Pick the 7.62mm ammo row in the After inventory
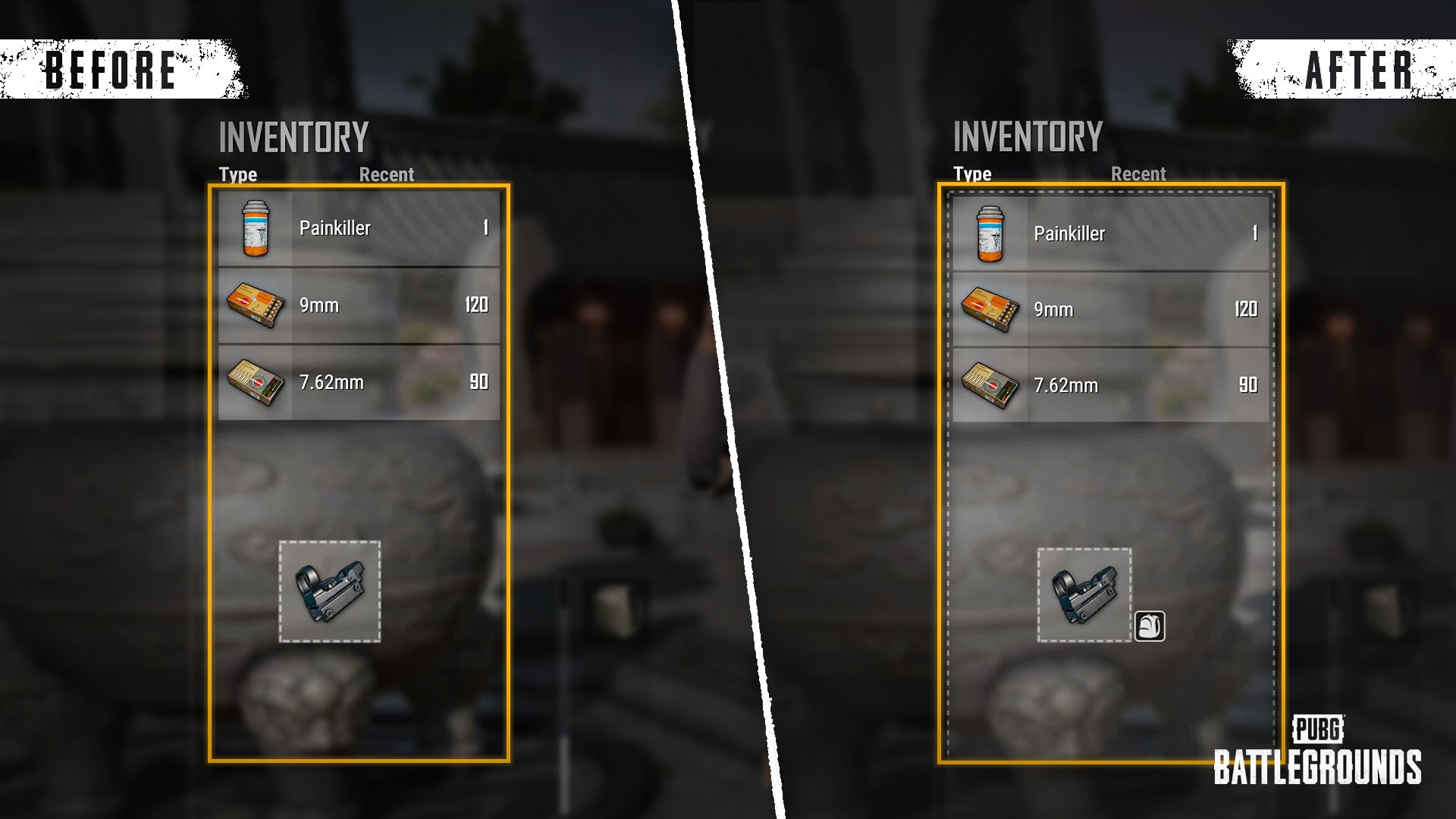 [x=1110, y=385]
